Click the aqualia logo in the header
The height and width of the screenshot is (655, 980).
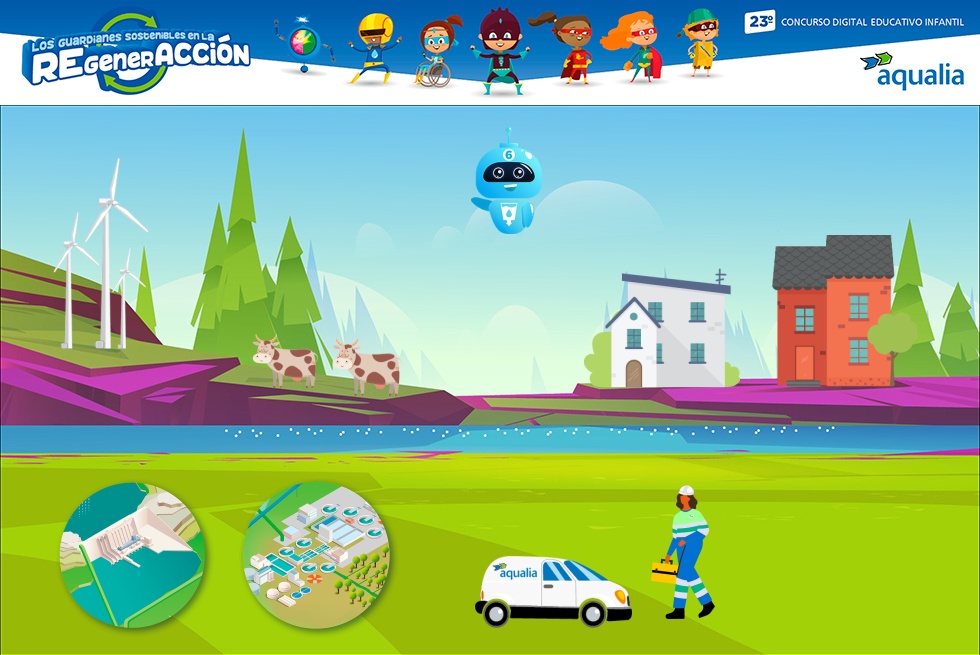point(912,71)
